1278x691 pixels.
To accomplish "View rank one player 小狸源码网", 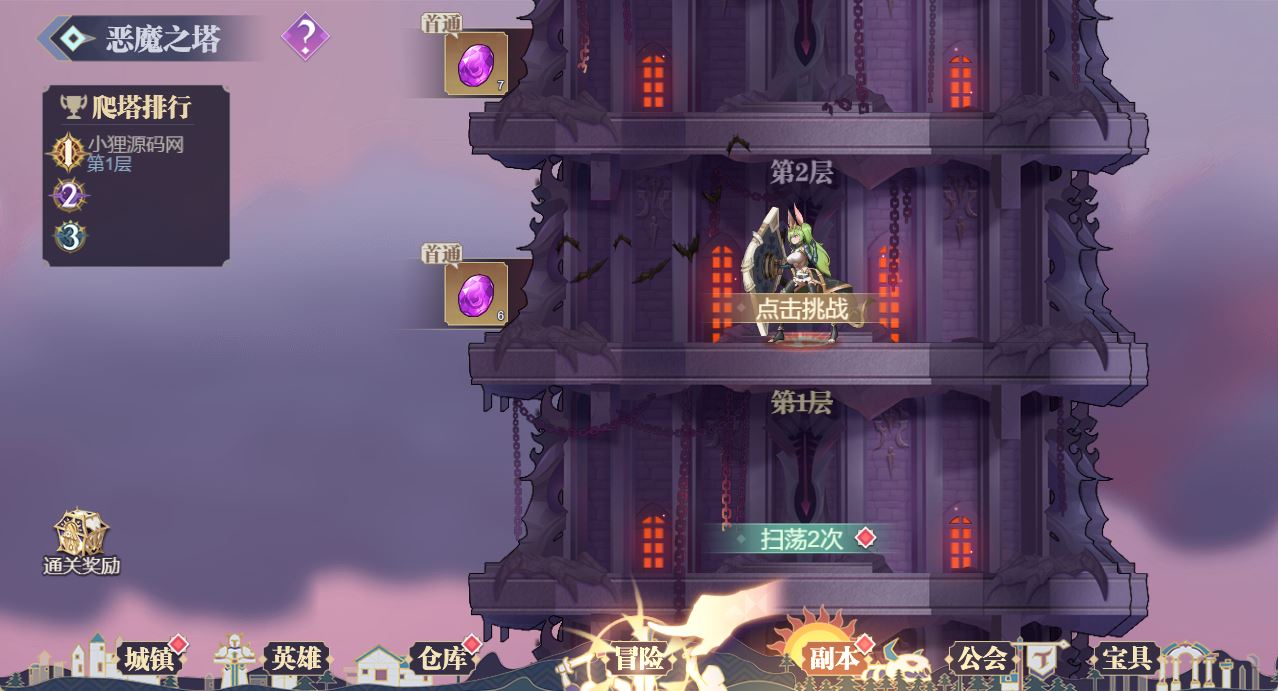I will (x=135, y=153).
